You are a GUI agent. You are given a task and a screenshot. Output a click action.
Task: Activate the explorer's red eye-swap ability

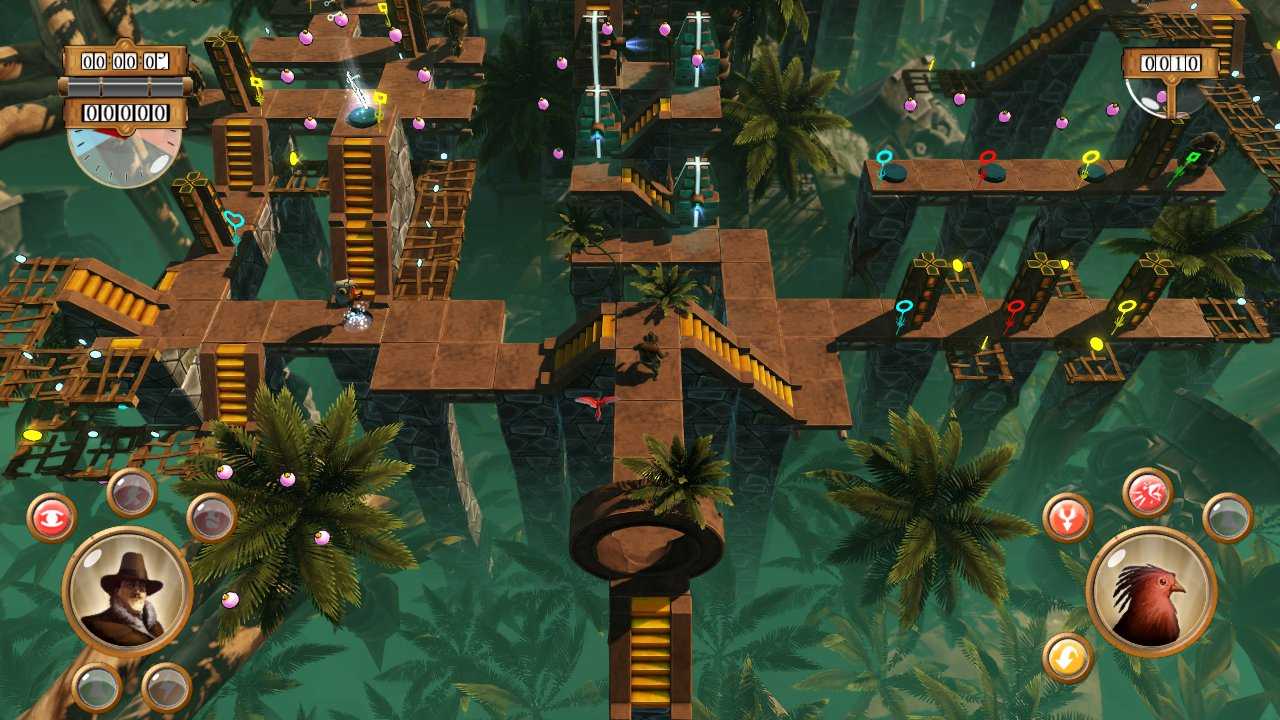(x=50, y=514)
